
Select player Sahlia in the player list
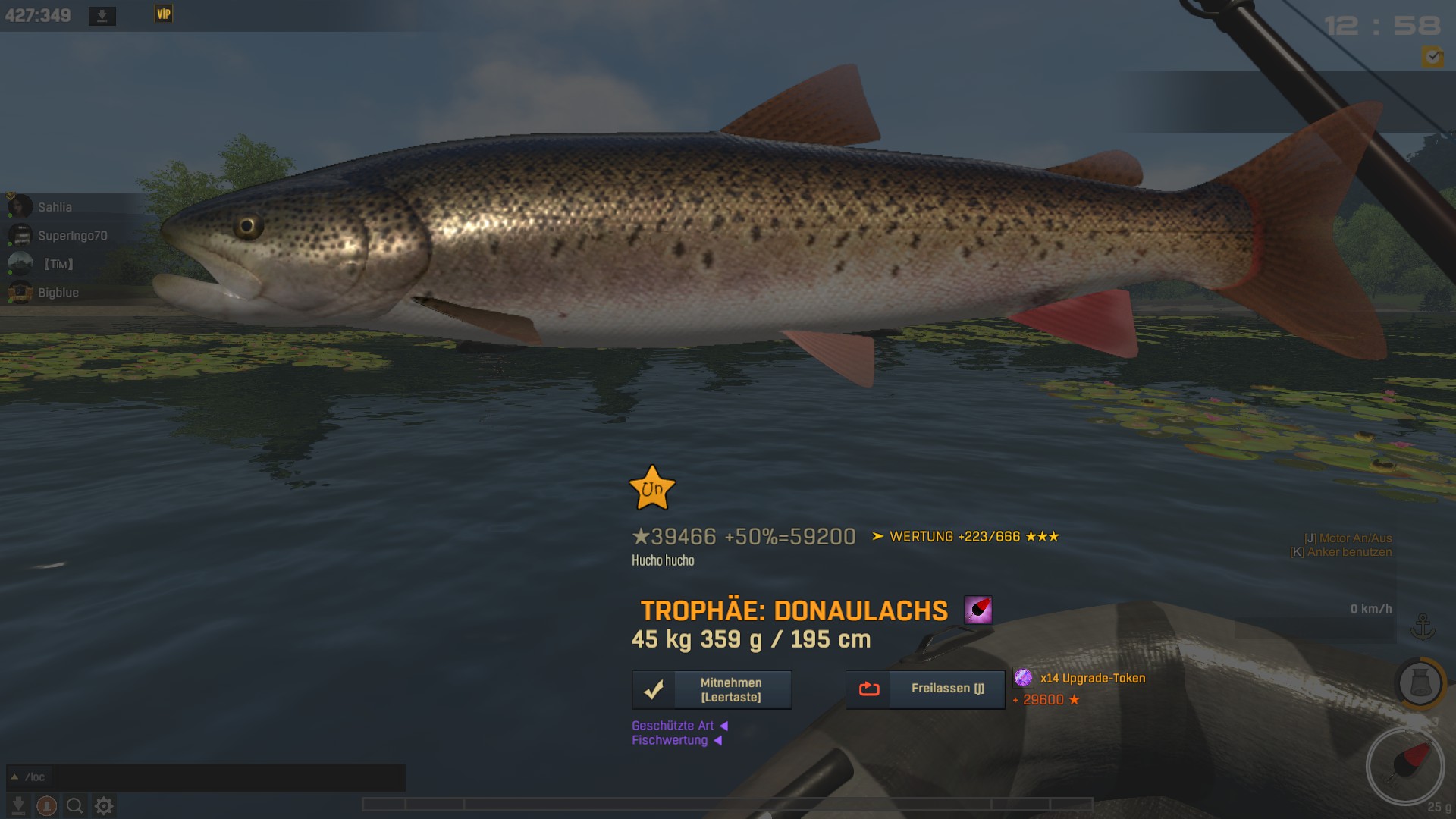(55, 207)
